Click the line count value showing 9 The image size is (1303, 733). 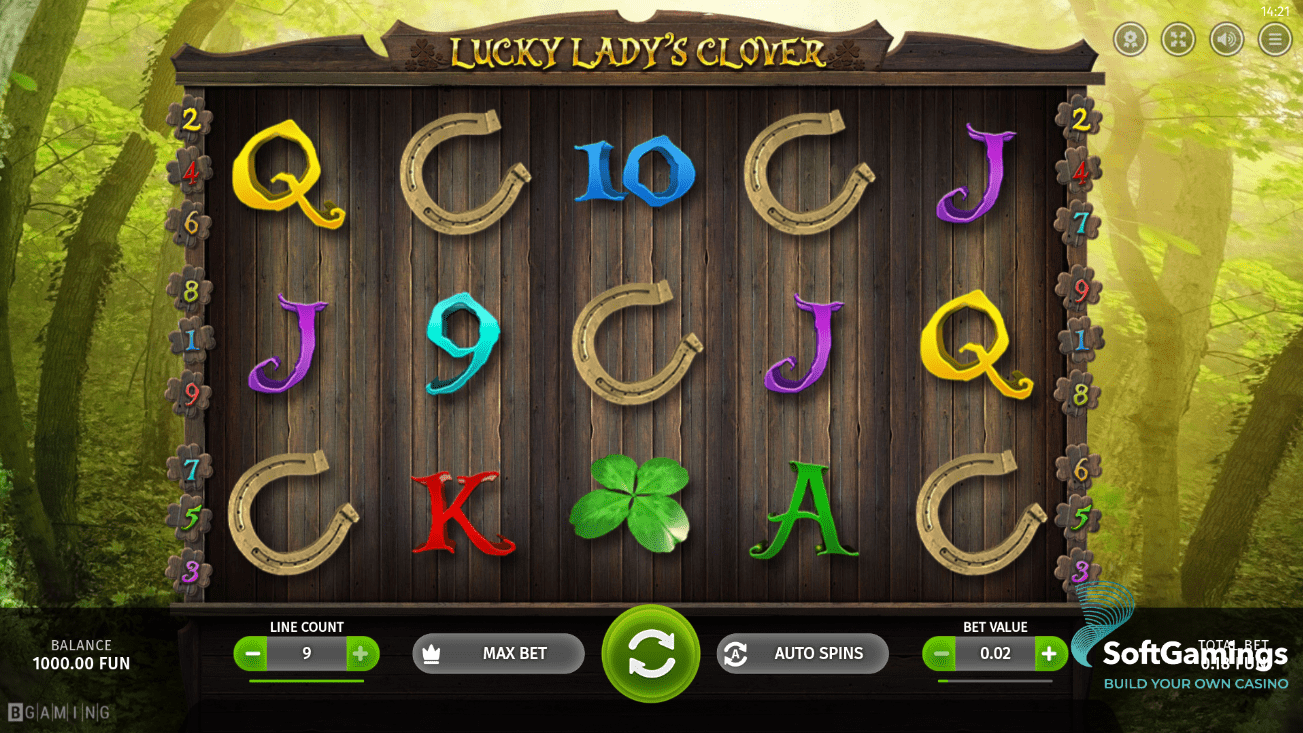click(x=306, y=653)
